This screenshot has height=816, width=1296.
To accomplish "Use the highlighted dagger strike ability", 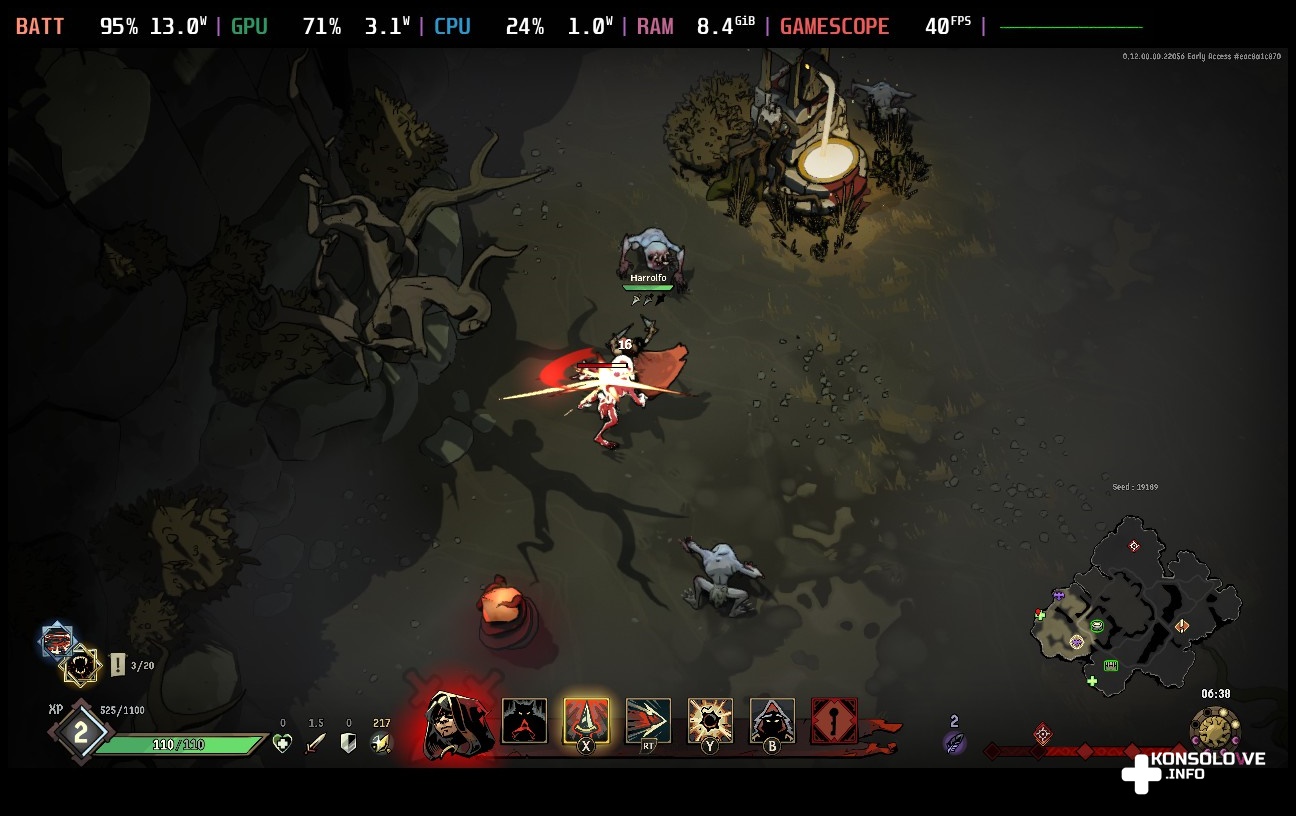I will [586, 721].
